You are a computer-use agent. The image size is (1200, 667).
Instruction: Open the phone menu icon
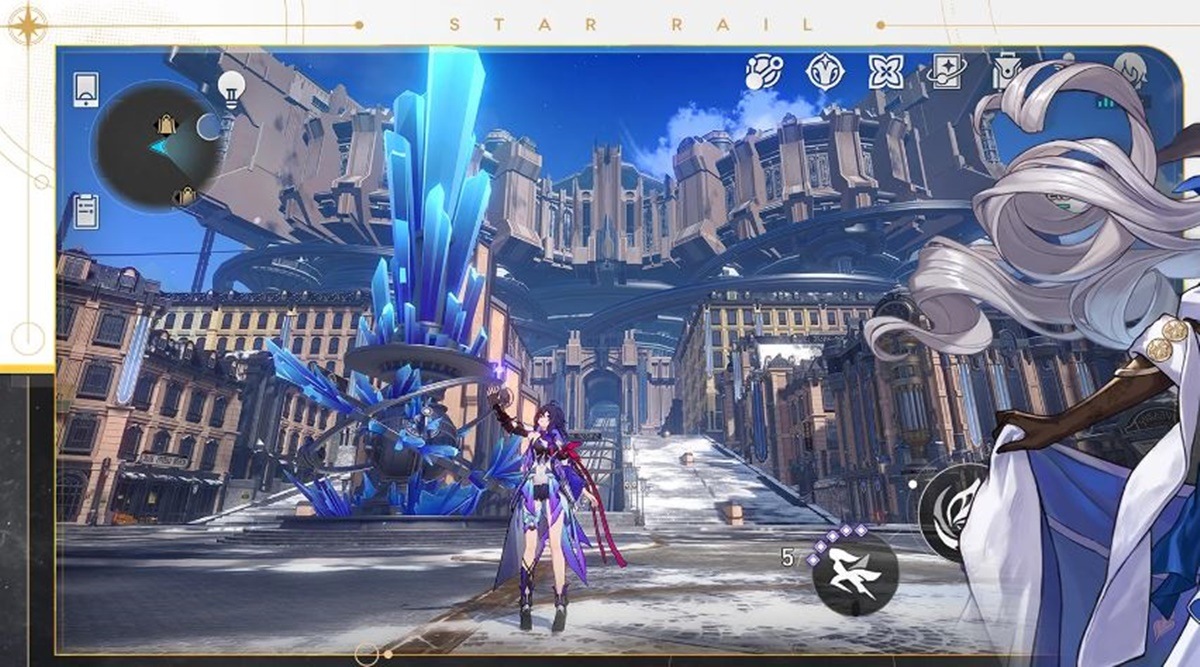pyautogui.click(x=86, y=89)
